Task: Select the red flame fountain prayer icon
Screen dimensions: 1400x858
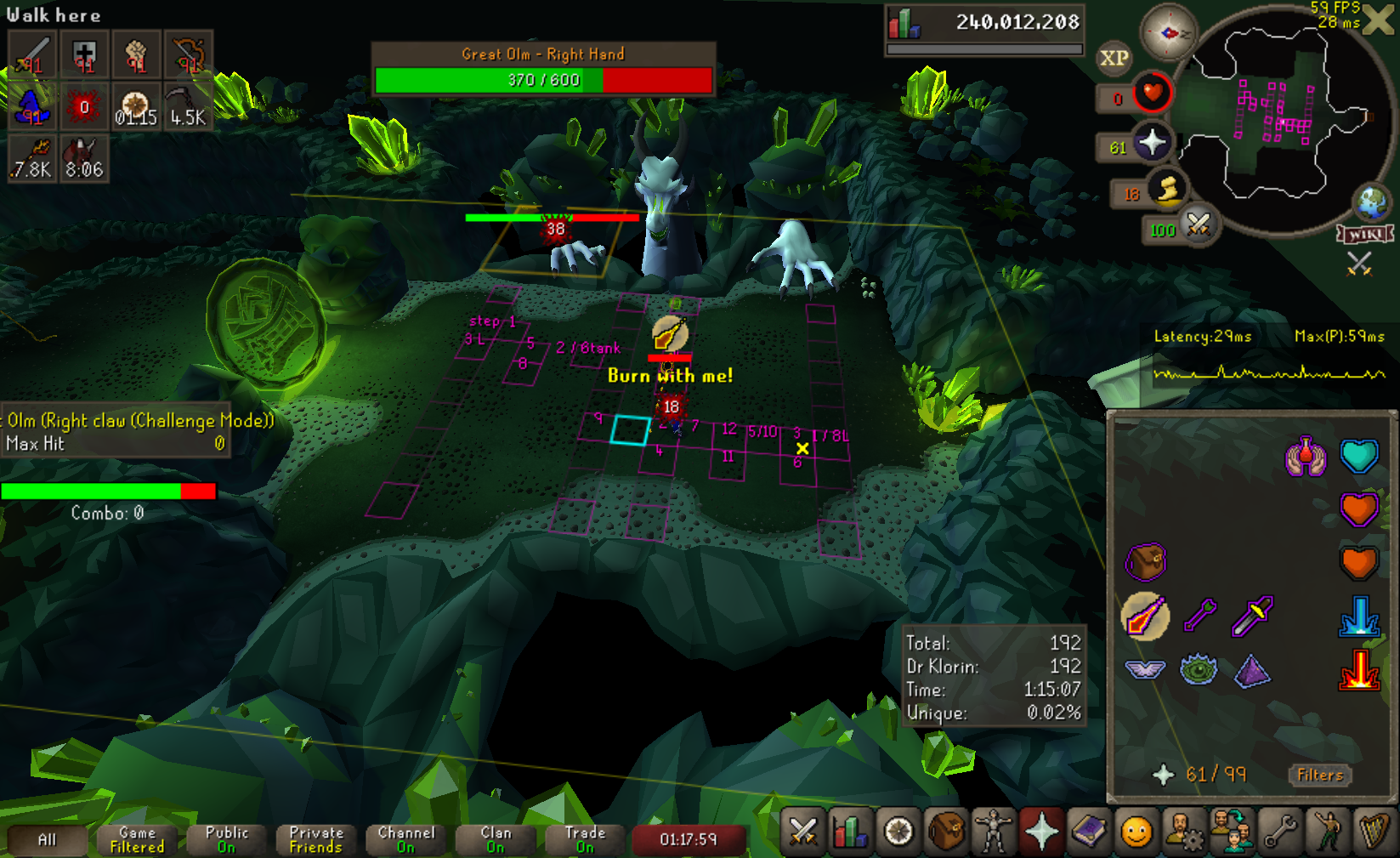Action: (1358, 670)
